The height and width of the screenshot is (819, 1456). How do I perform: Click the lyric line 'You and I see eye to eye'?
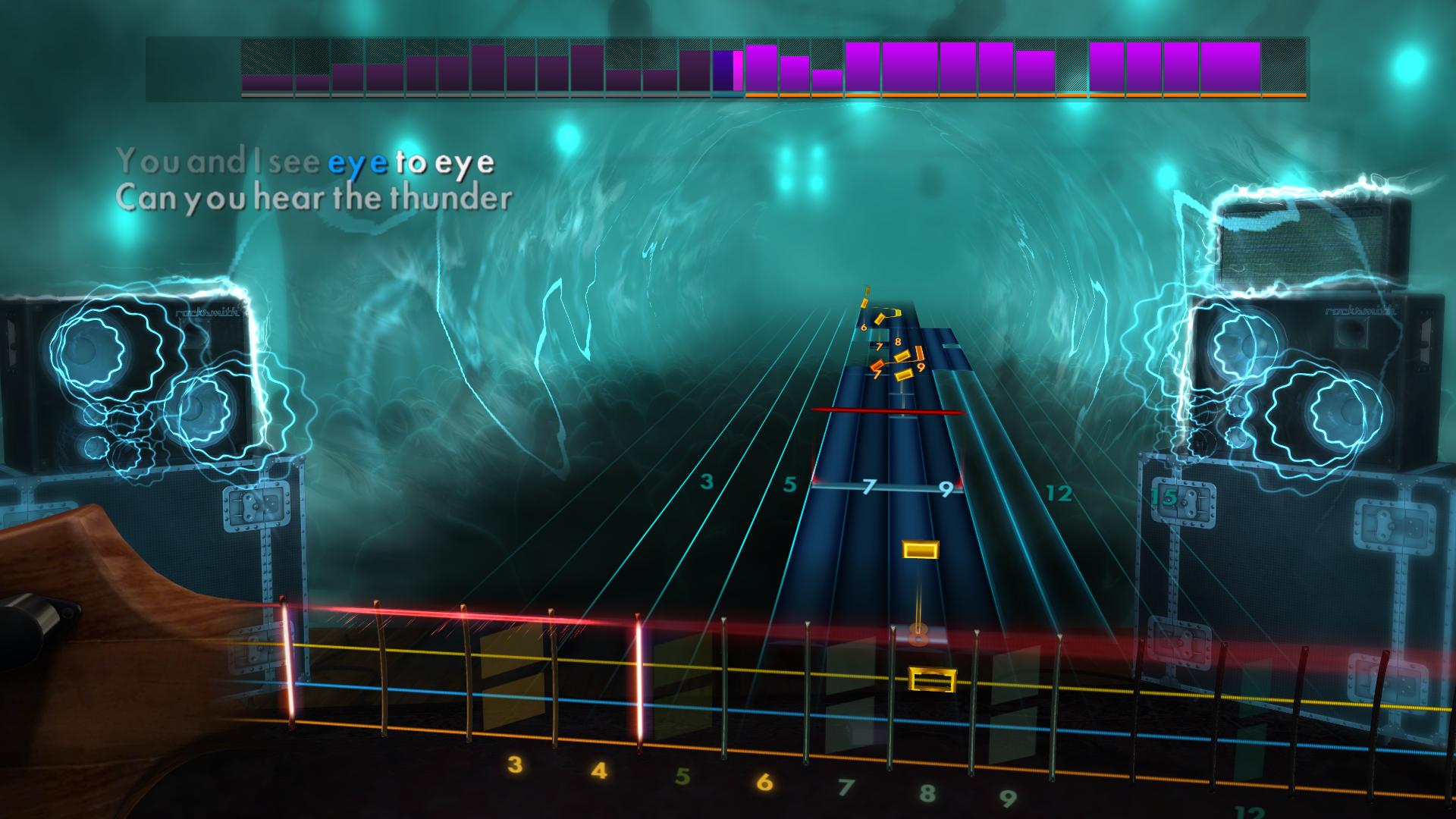303,161
